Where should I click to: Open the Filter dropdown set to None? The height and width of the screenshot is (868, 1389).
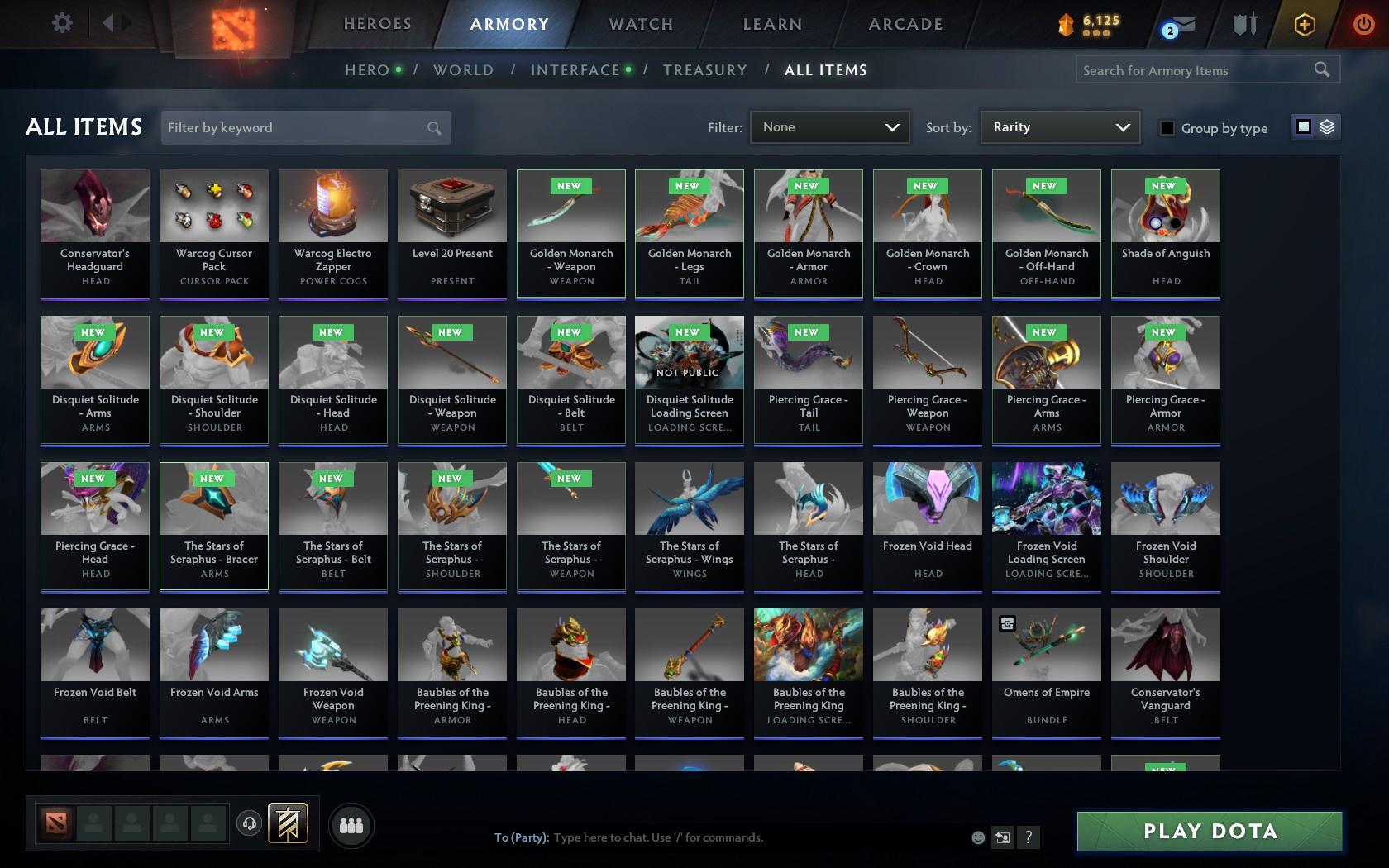828,127
